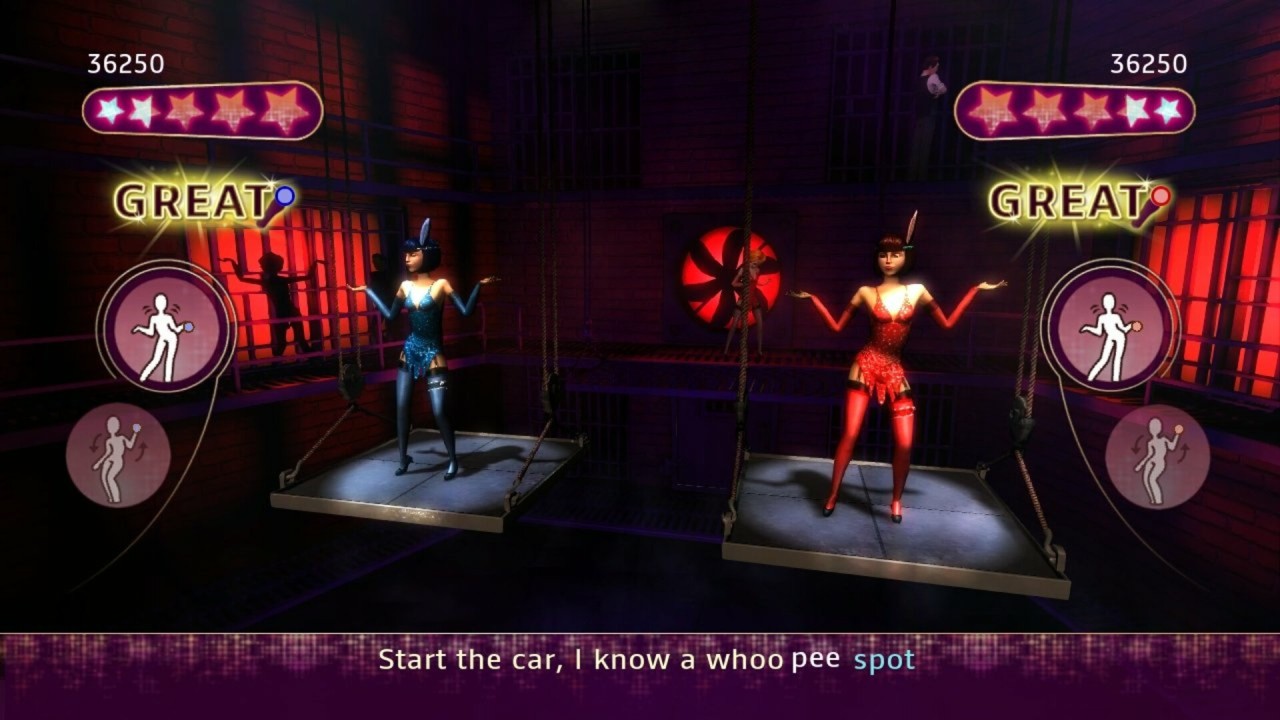Select the blue dancer's dimmed upcoming move pictogram
This screenshot has height=720, width=1280.
118,455
